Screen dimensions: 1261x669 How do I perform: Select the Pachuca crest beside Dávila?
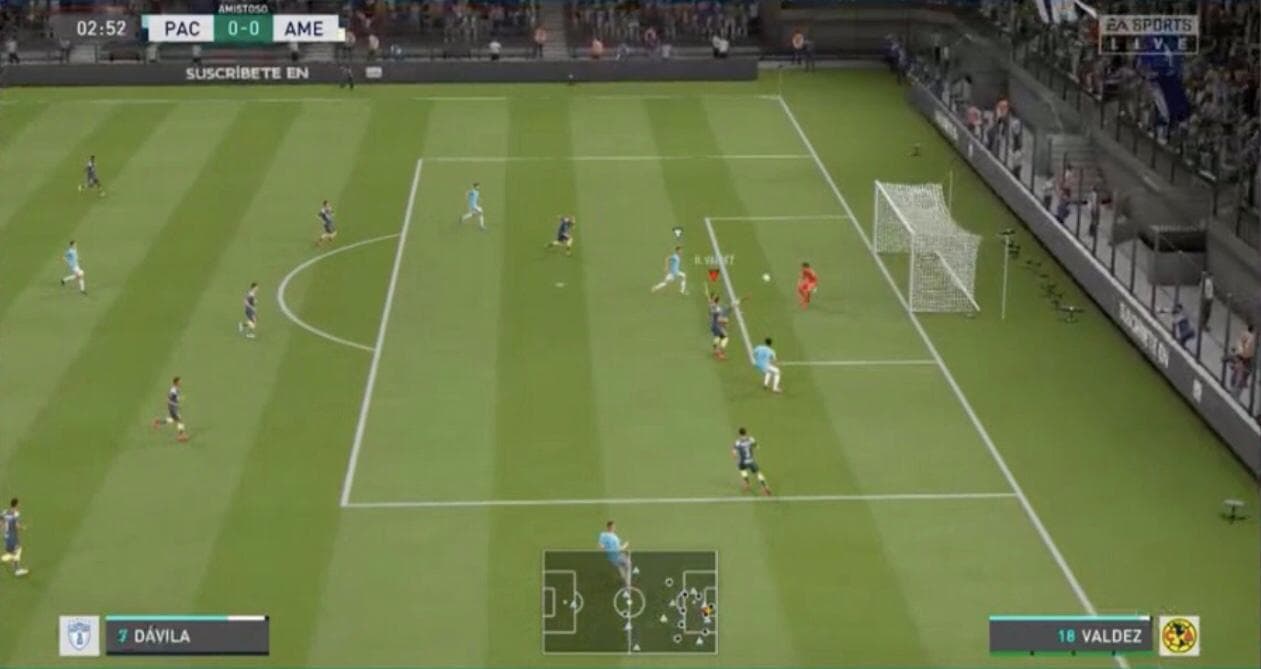coord(79,636)
